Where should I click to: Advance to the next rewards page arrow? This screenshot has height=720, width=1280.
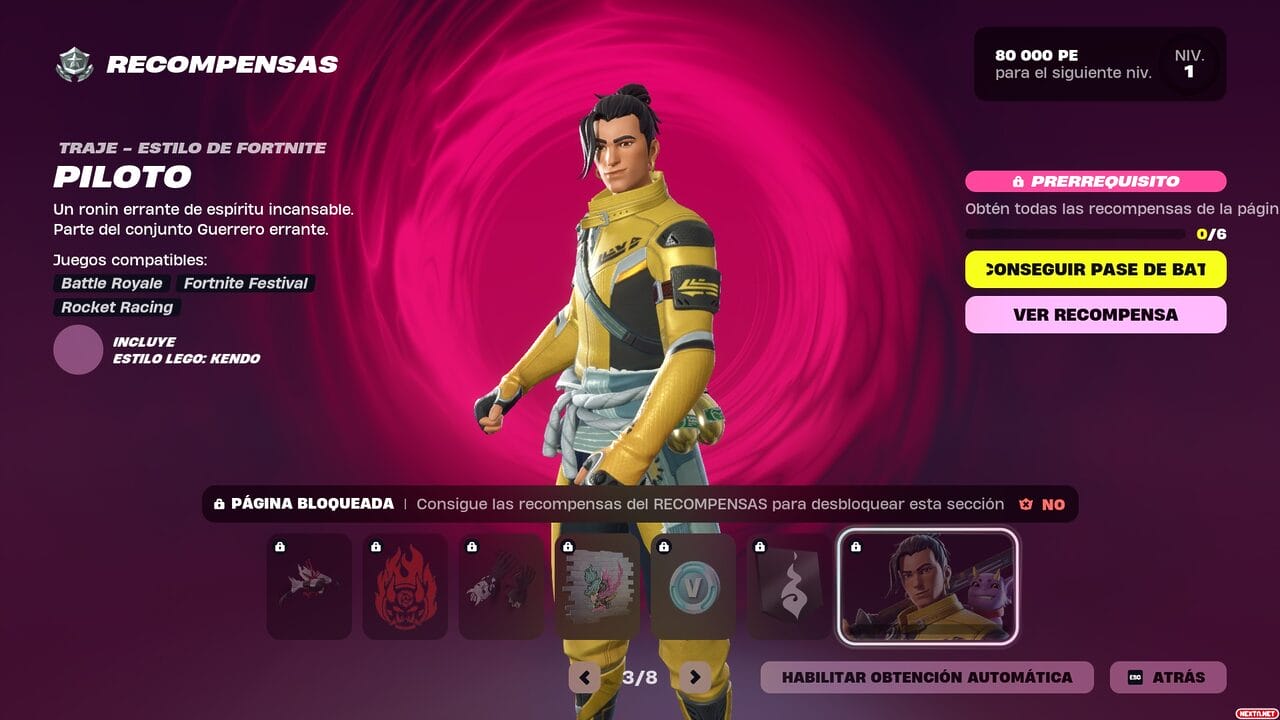pos(695,677)
